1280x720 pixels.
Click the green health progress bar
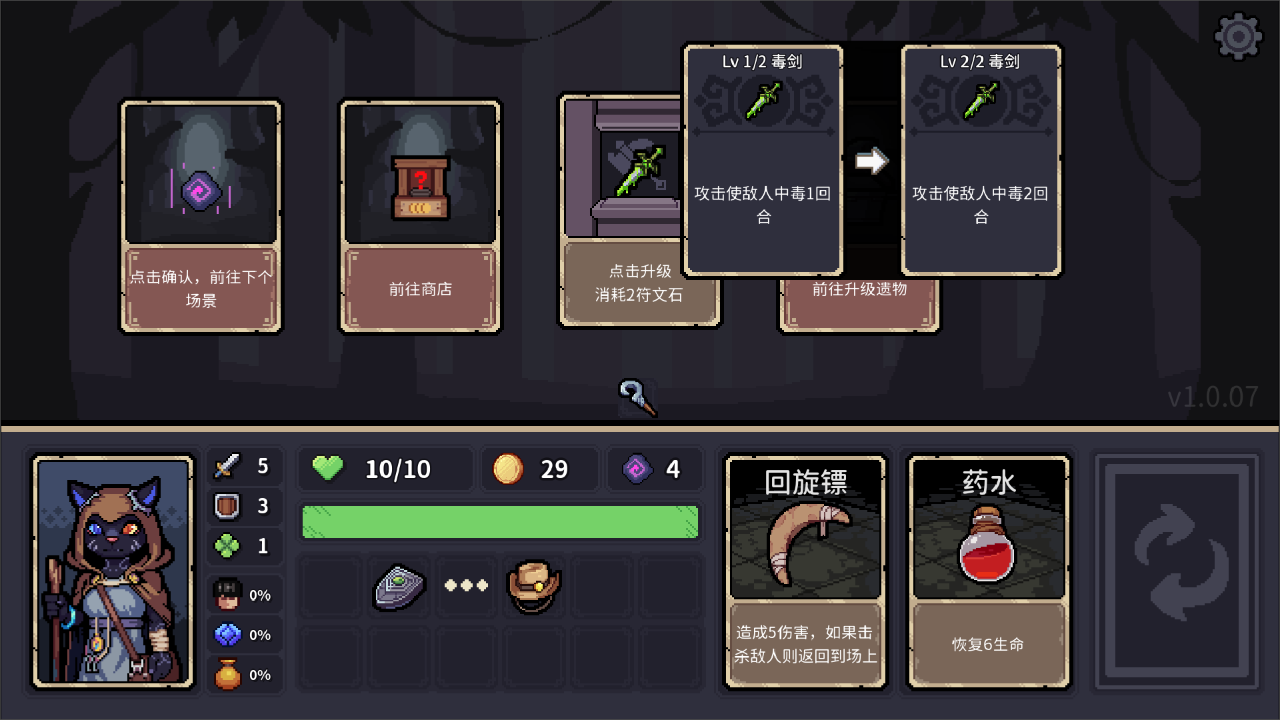pyautogui.click(x=500, y=521)
